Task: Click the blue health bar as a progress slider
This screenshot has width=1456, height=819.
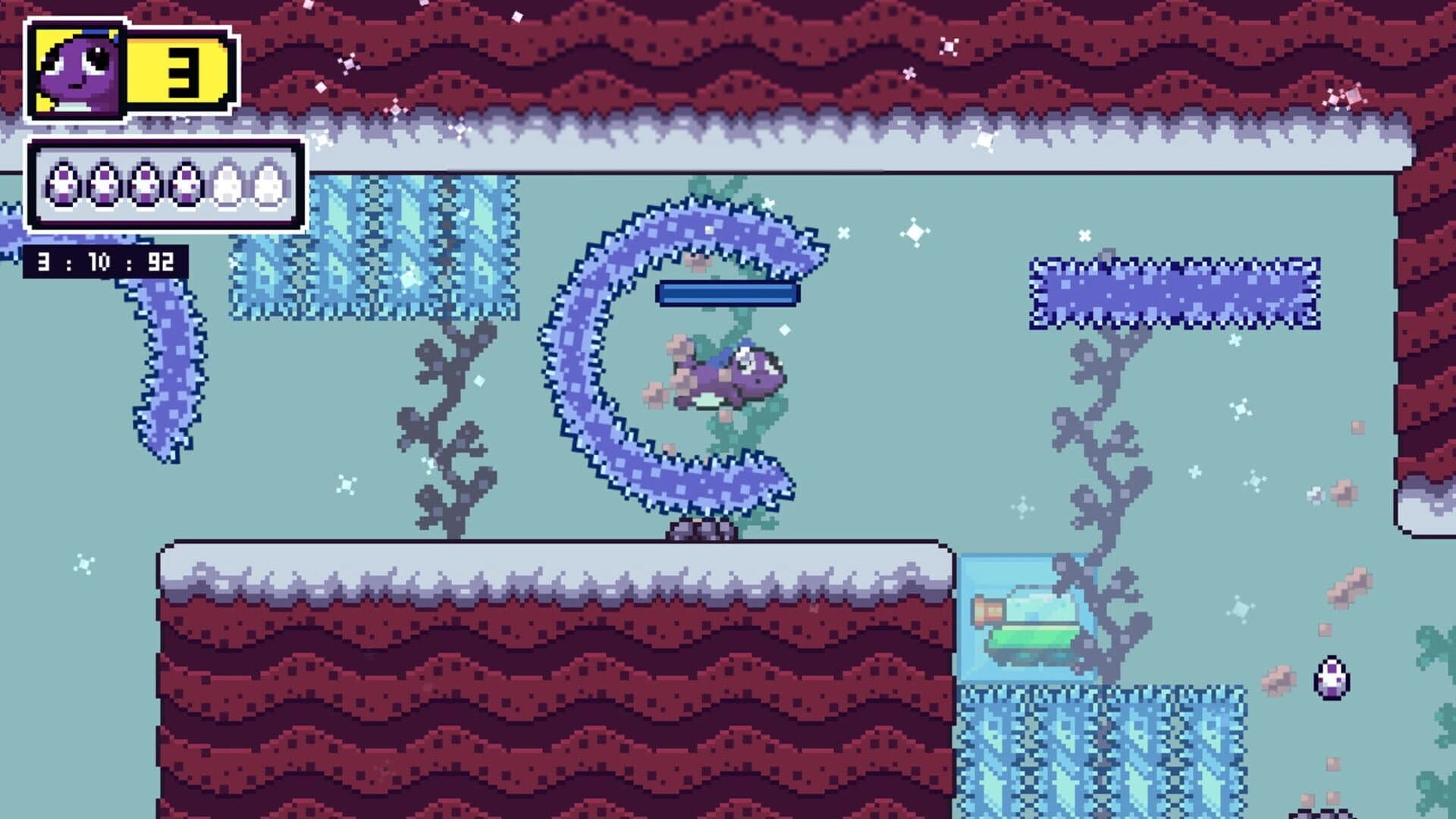Action: [728, 292]
